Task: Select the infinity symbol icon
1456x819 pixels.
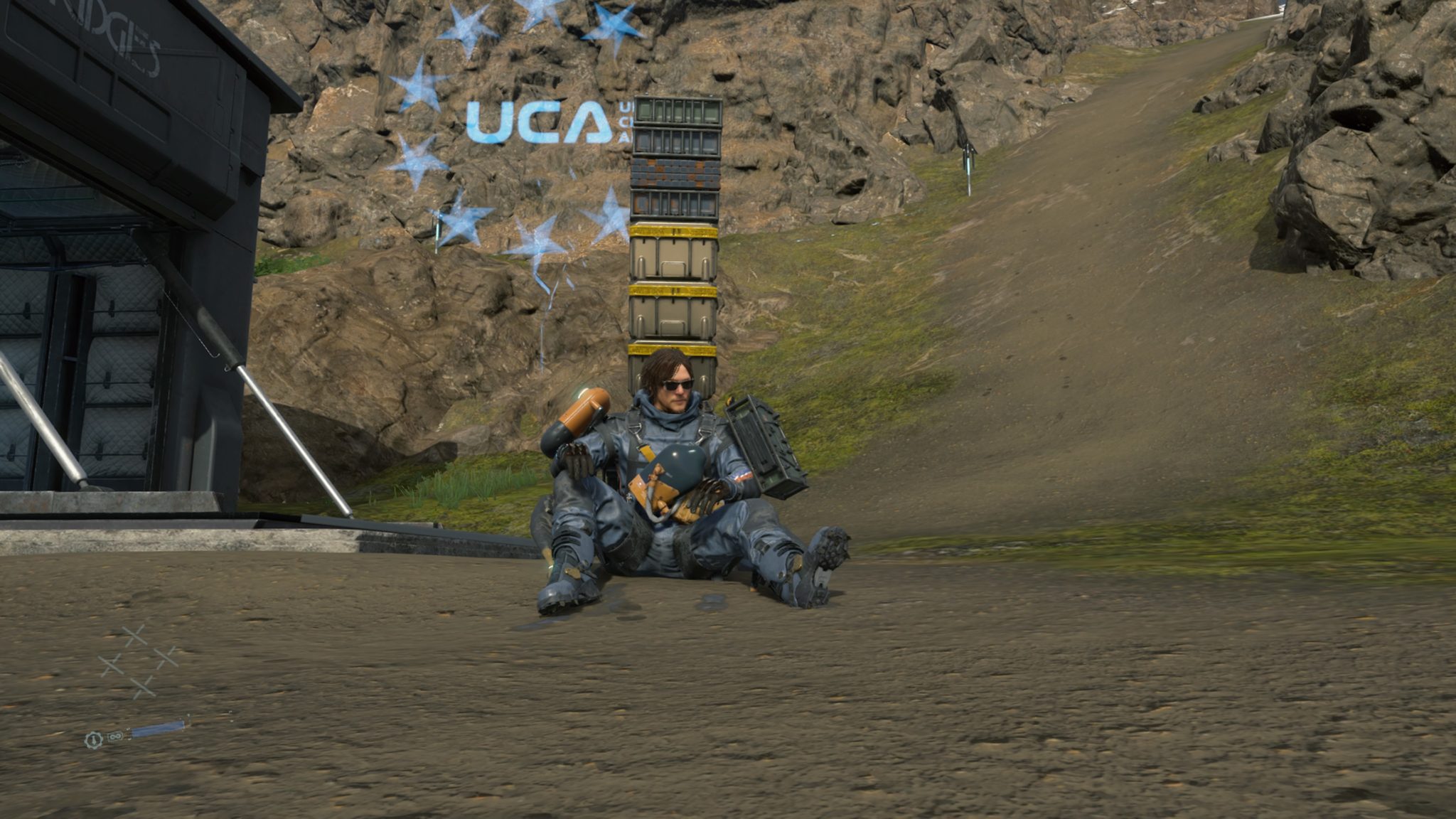Action: pos(114,735)
